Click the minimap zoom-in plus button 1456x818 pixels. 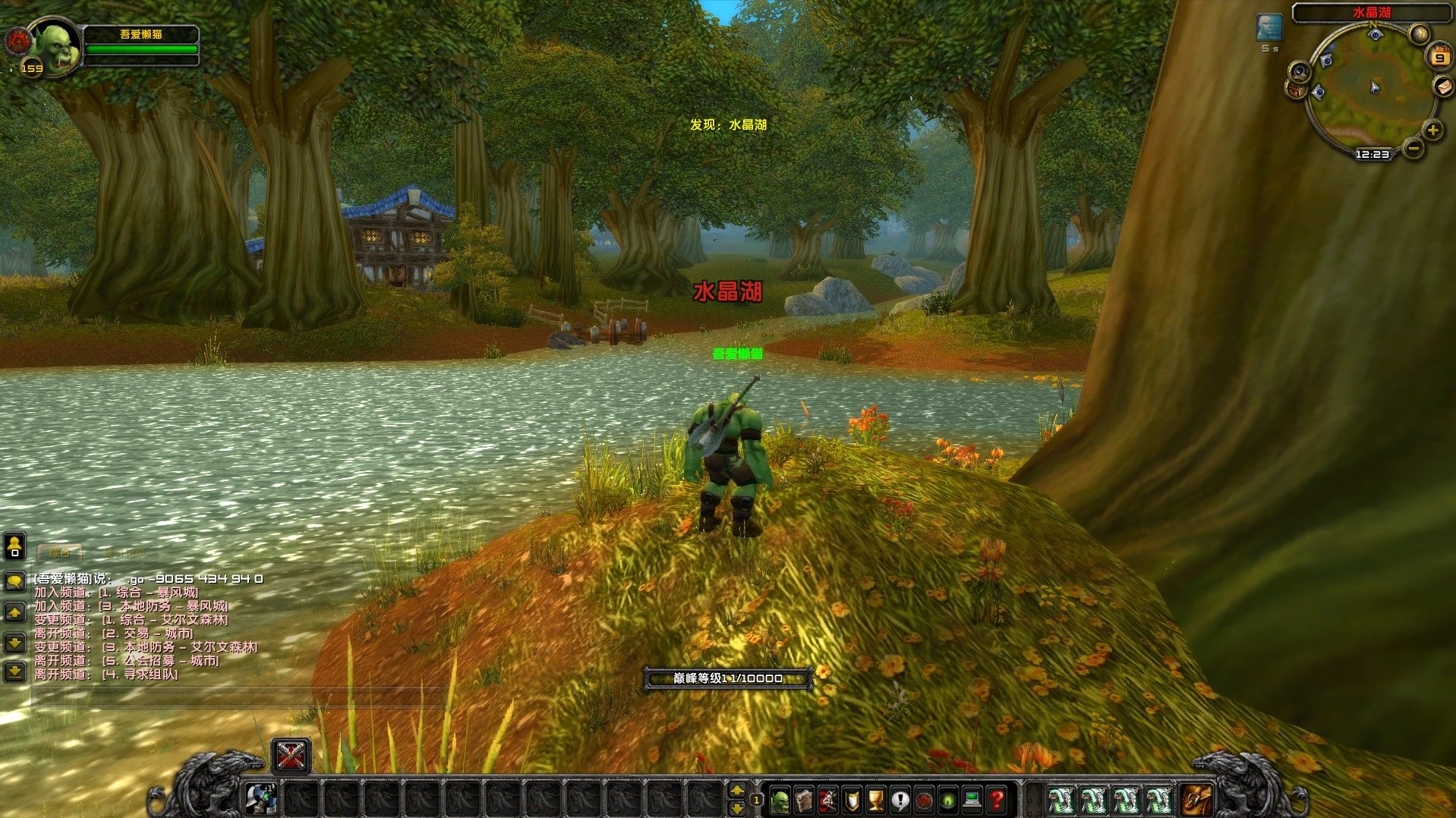coord(1432,131)
